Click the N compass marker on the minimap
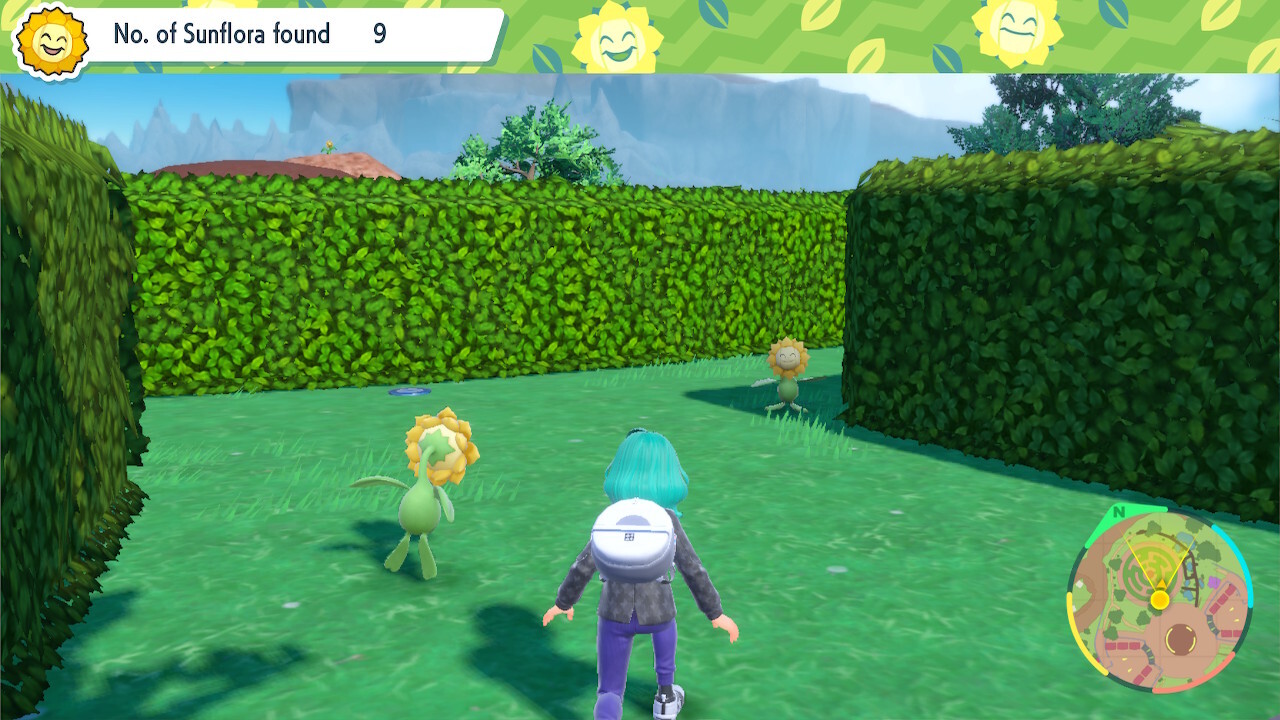 click(1117, 512)
